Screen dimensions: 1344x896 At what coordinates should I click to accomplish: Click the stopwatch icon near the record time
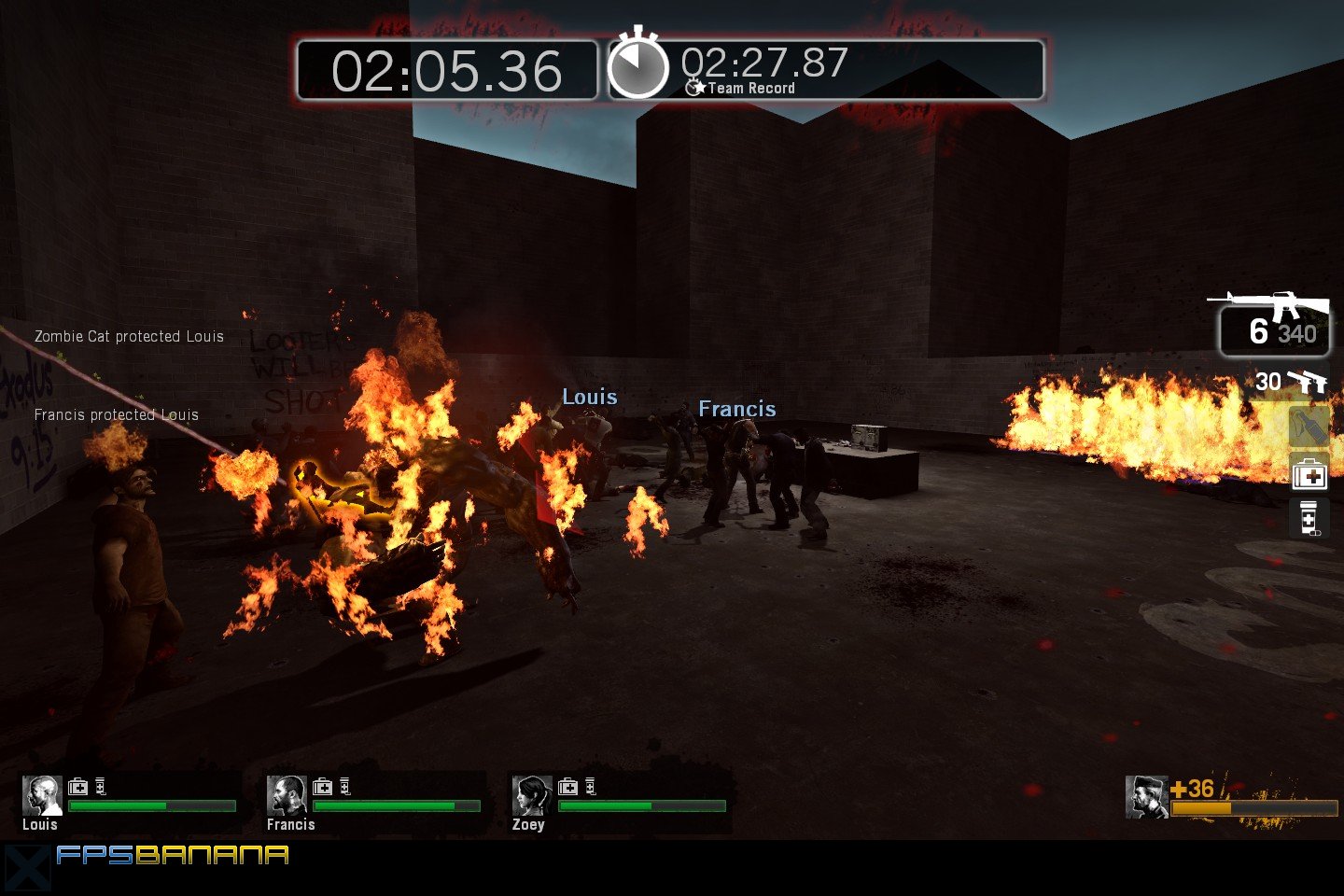(x=638, y=65)
